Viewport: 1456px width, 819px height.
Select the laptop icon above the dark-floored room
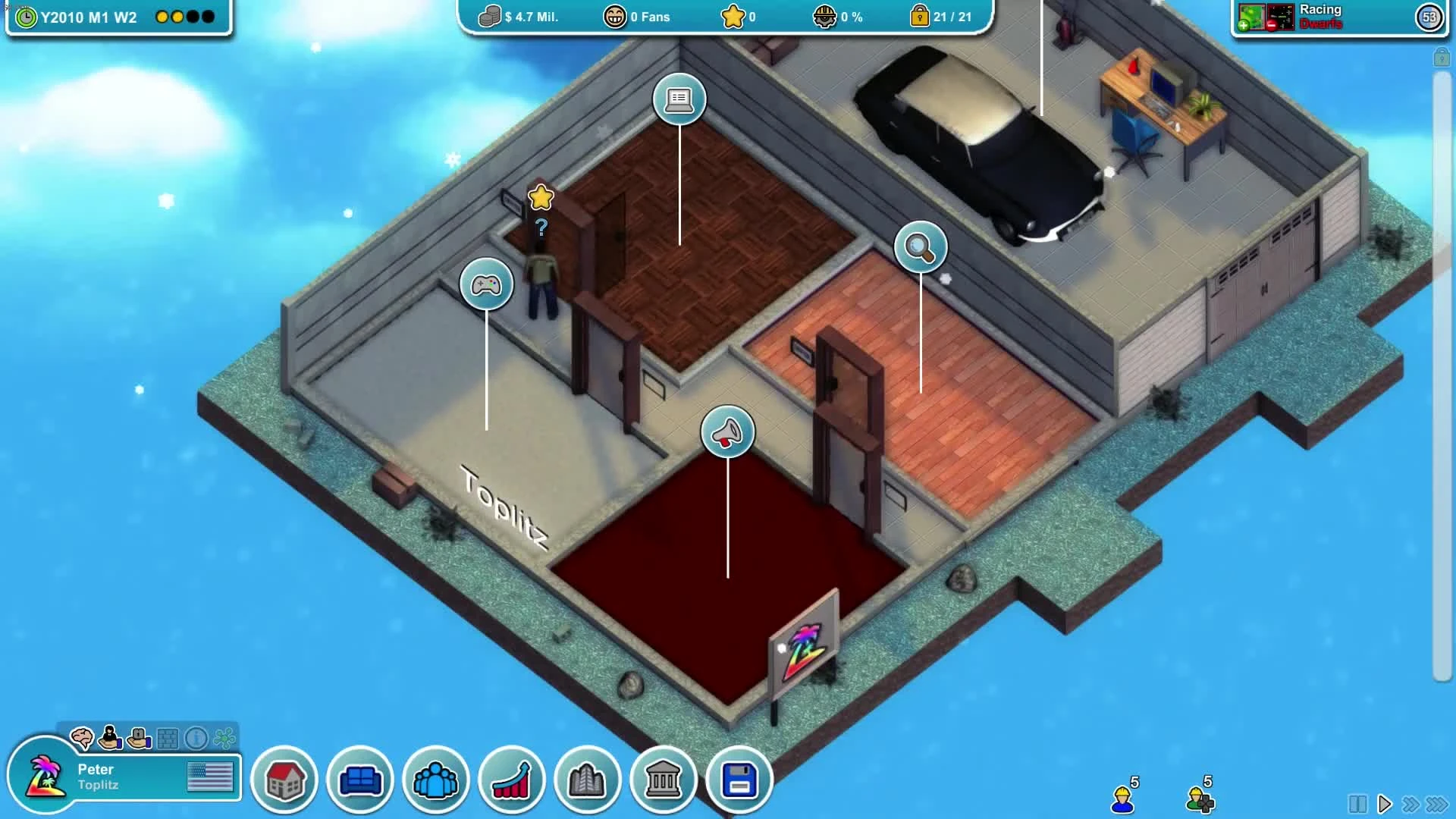point(679,99)
